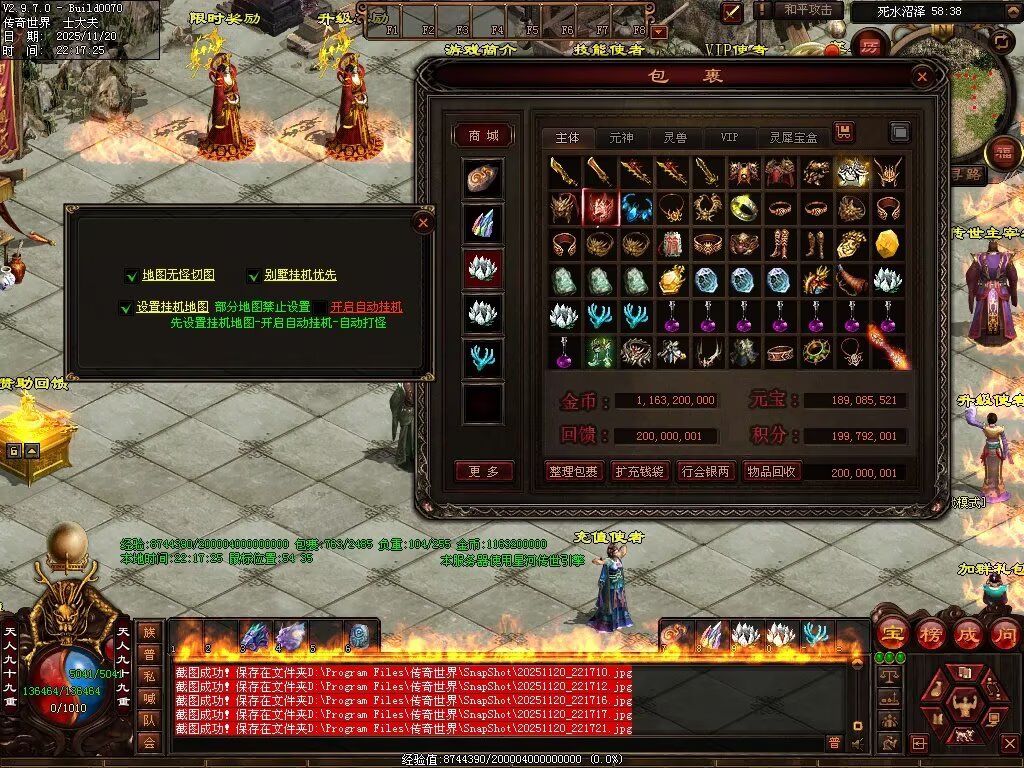
Task: Open 行会银两 guild funds
Action: [706, 472]
